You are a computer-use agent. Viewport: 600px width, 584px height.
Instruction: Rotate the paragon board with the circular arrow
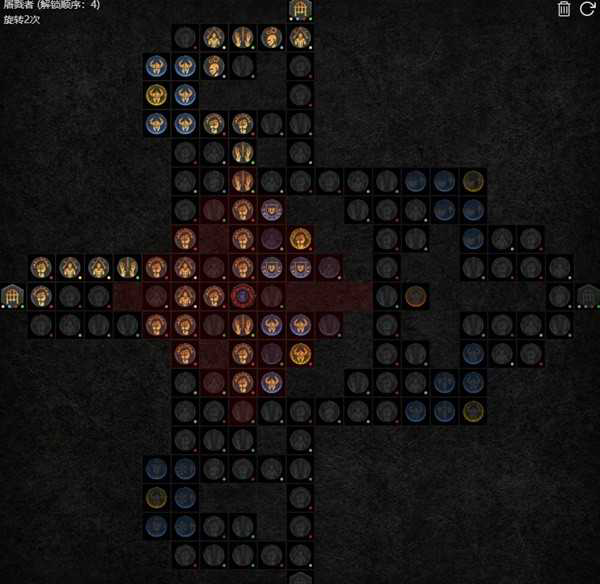[587, 10]
